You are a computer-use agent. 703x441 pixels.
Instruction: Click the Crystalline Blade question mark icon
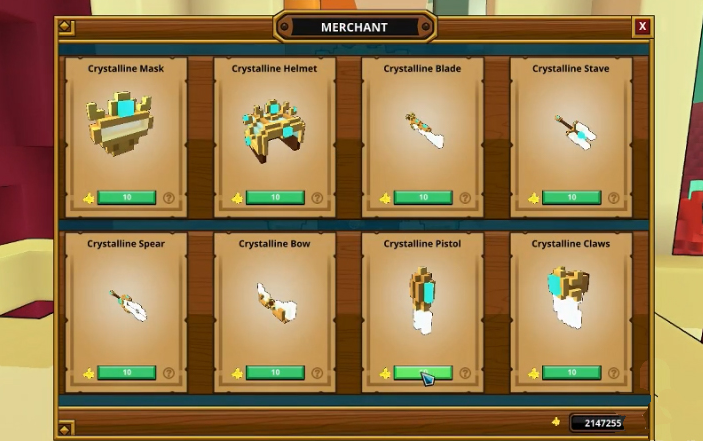coord(465,198)
